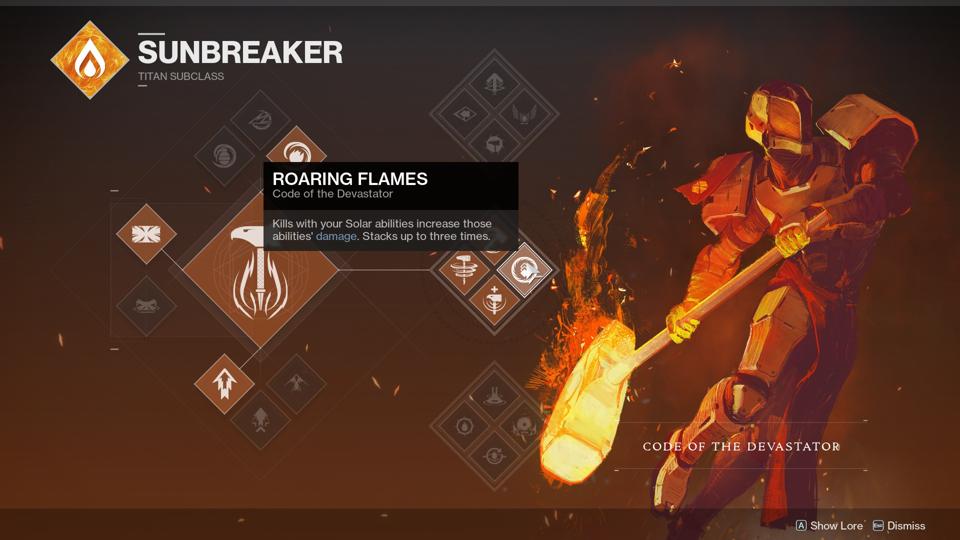This screenshot has height=540, width=960.
Task: Choose the highlighted Roaring Flames perk node
Action: point(524,268)
